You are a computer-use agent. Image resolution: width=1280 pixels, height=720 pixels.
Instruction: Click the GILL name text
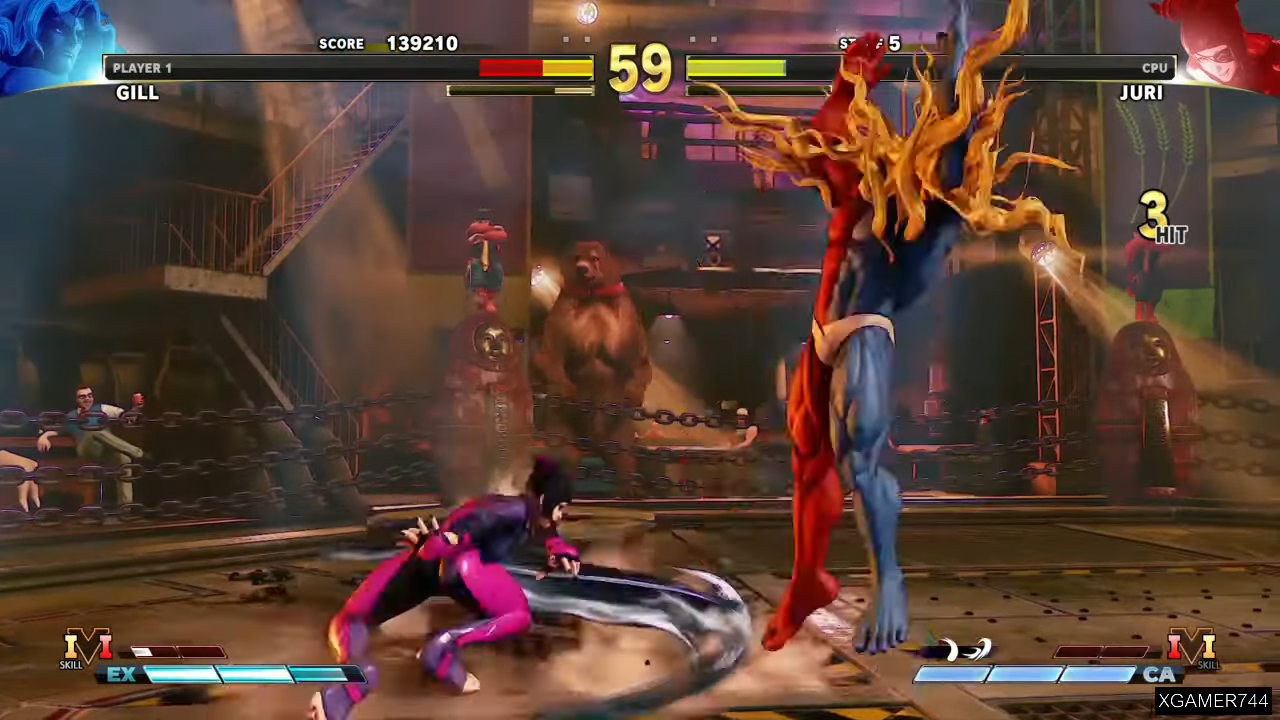(137, 92)
